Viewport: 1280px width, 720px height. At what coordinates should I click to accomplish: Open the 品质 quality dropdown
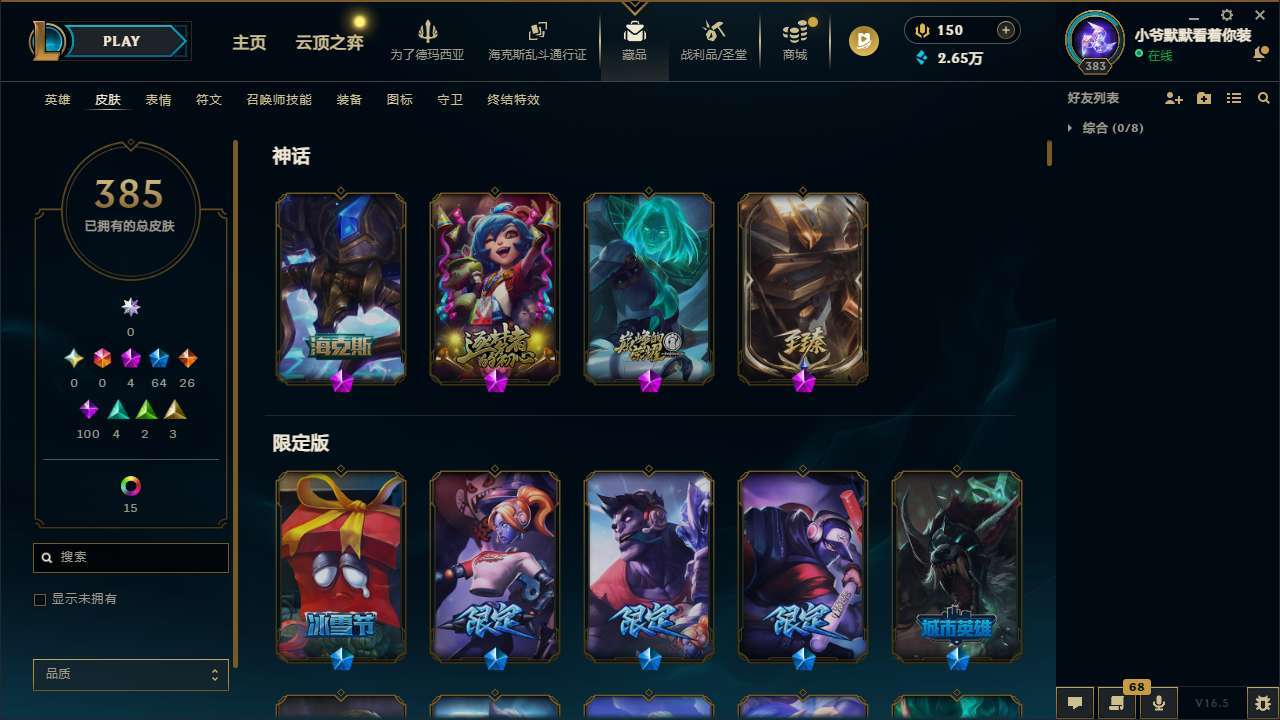(130, 674)
